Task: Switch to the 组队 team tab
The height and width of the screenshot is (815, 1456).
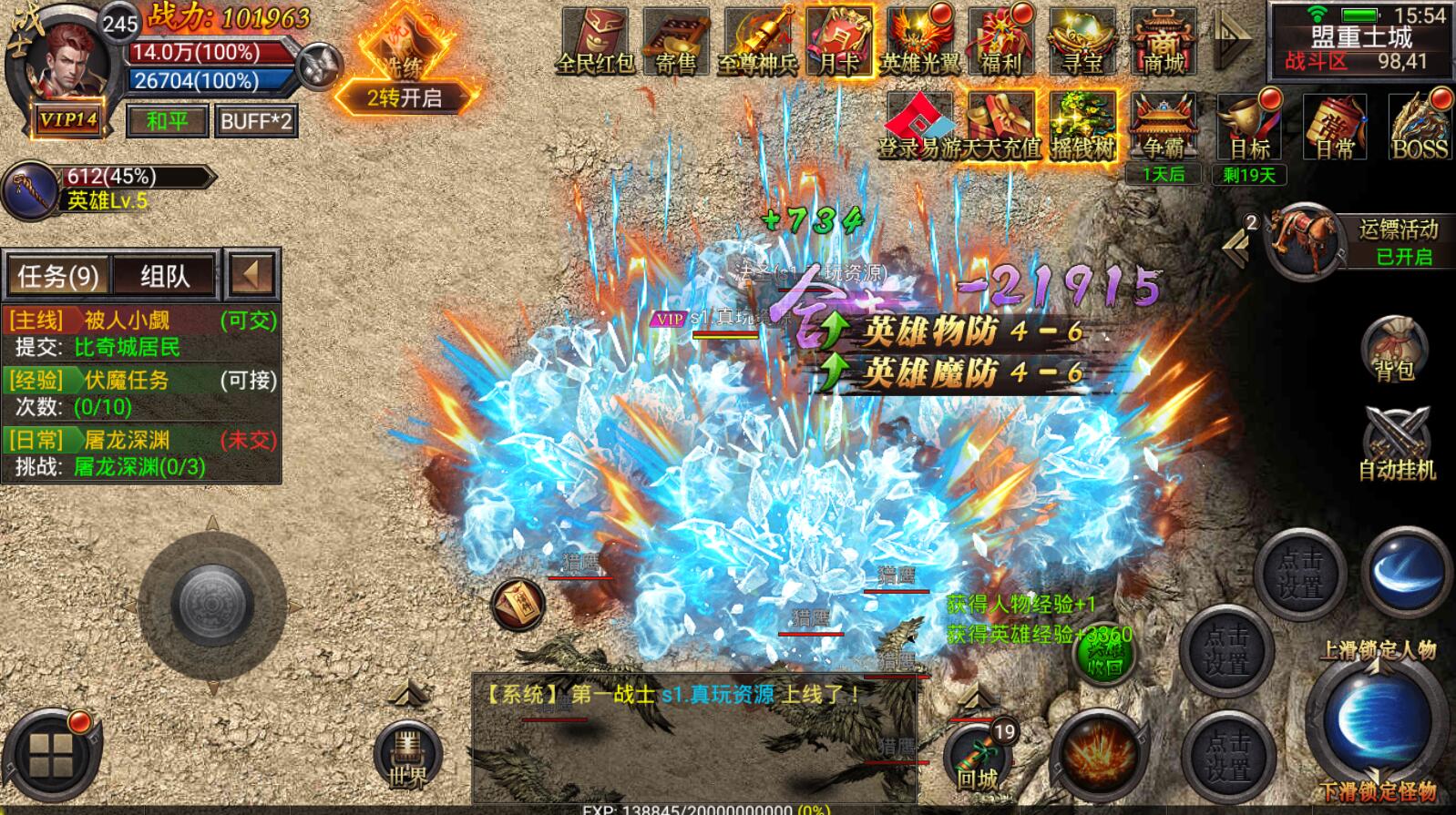Action: coord(165,276)
